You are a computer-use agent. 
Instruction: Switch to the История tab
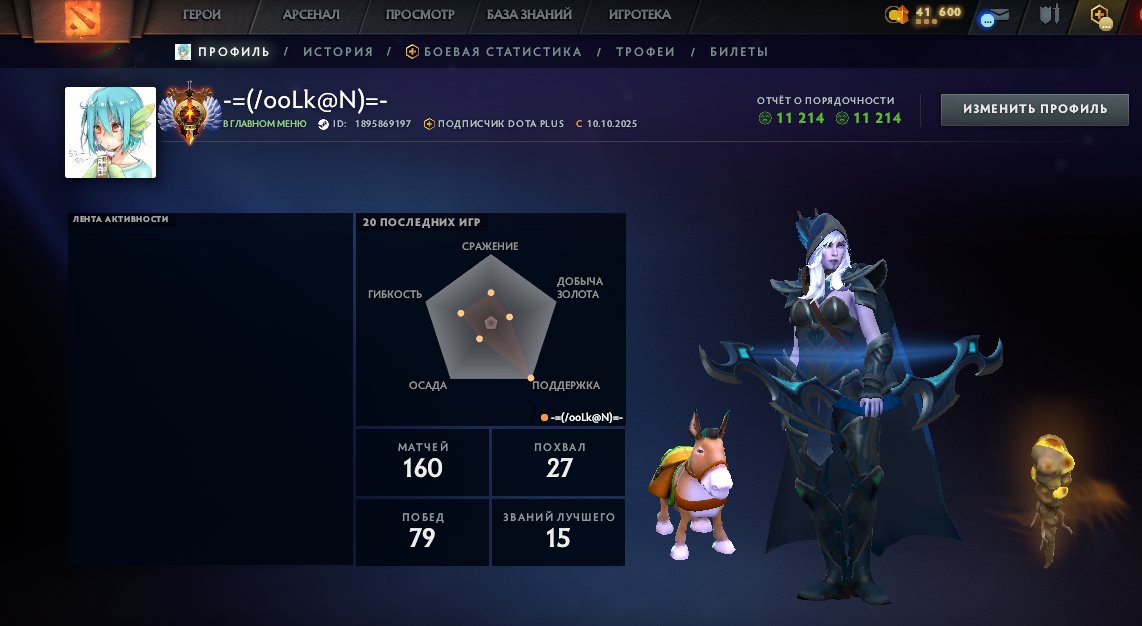[x=338, y=52]
